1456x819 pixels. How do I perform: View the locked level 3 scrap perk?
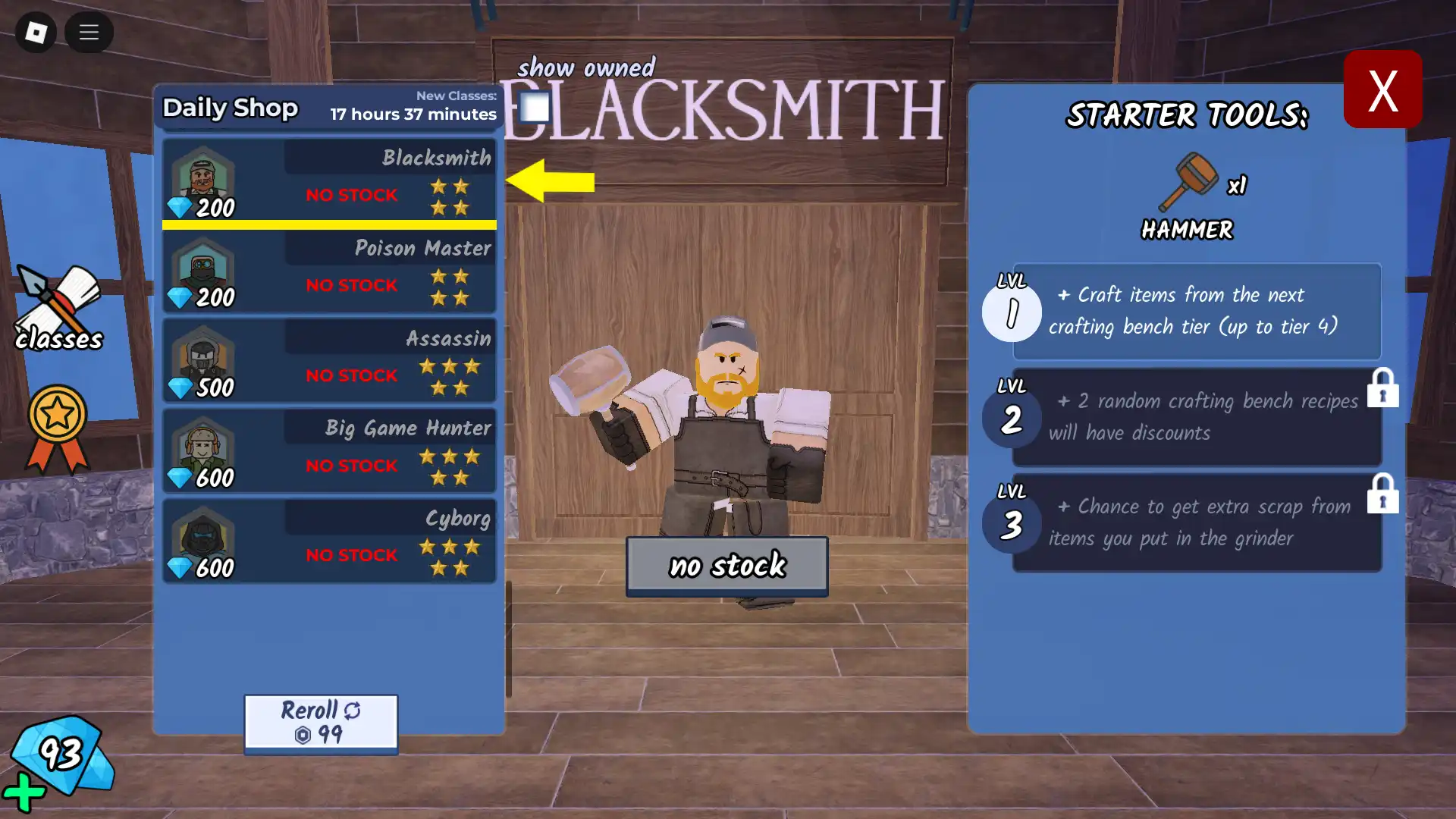click(x=1196, y=522)
